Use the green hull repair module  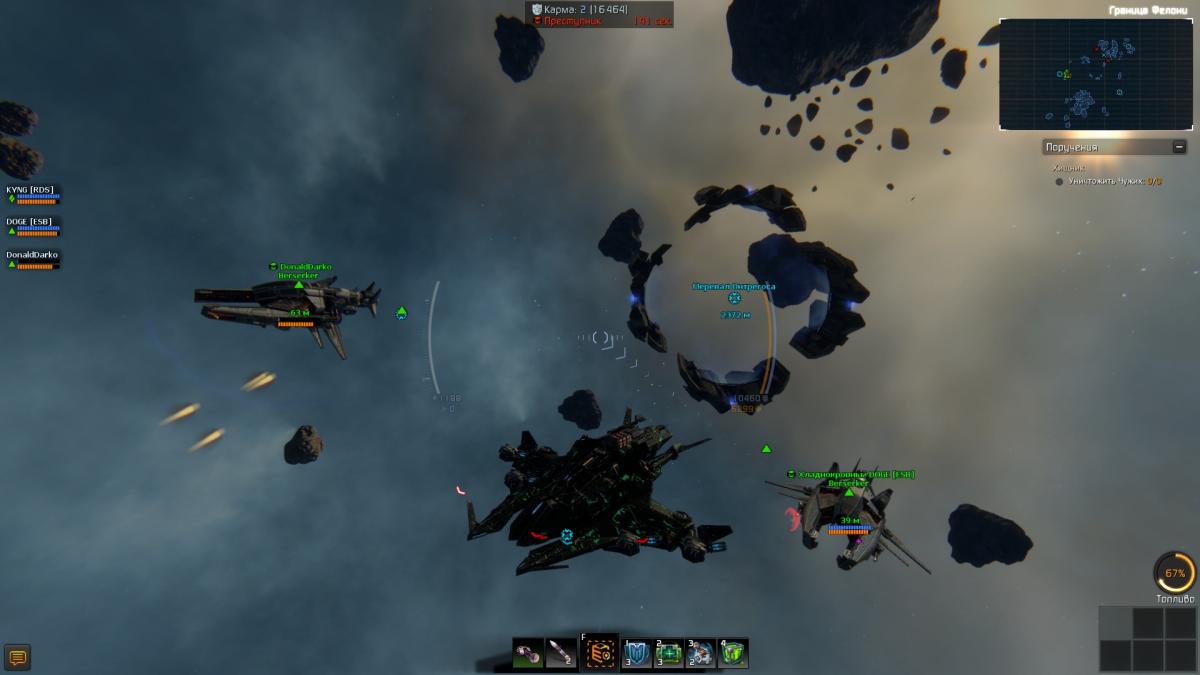click(x=669, y=654)
